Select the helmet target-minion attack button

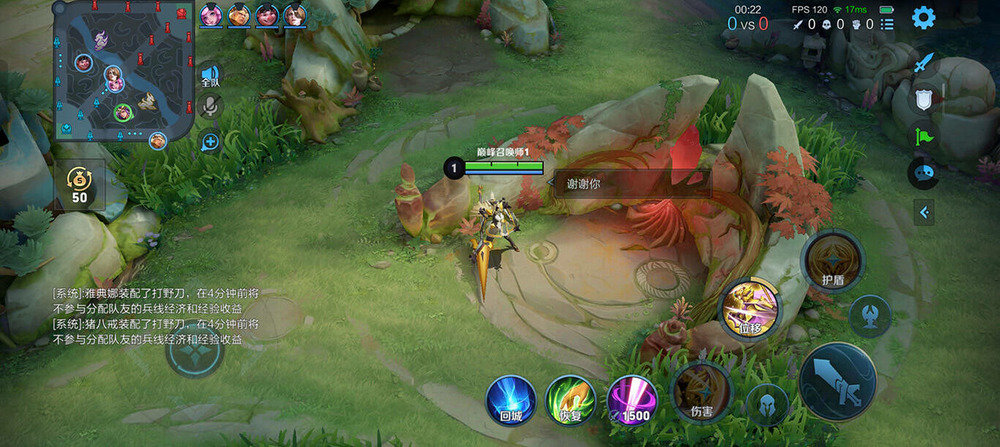(x=767, y=403)
